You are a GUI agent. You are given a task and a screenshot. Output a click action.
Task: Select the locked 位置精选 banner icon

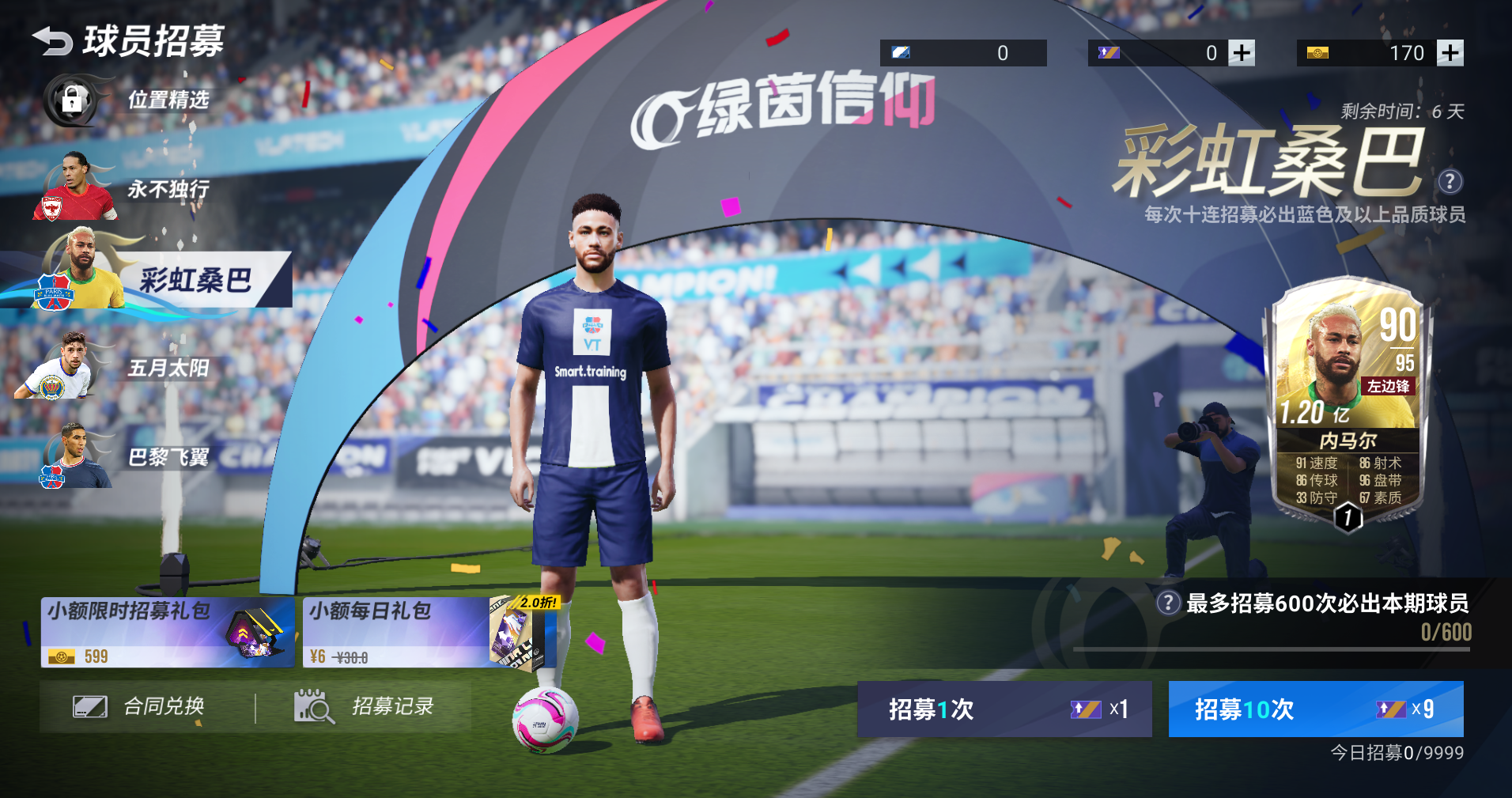(71, 101)
